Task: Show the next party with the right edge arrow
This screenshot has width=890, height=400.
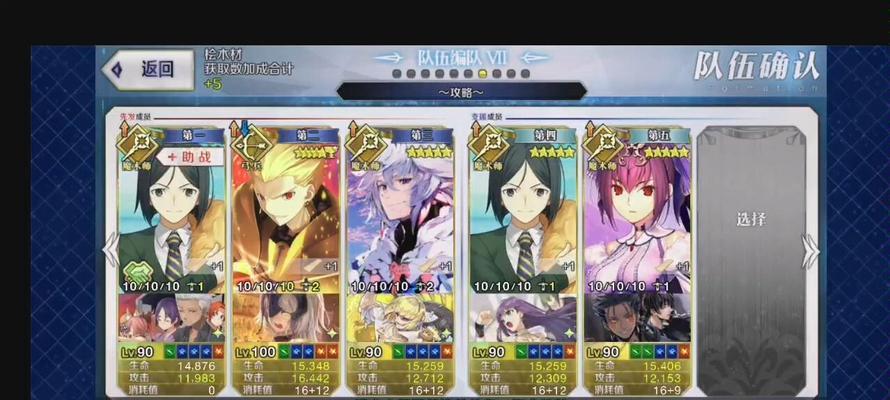Action: (x=810, y=250)
